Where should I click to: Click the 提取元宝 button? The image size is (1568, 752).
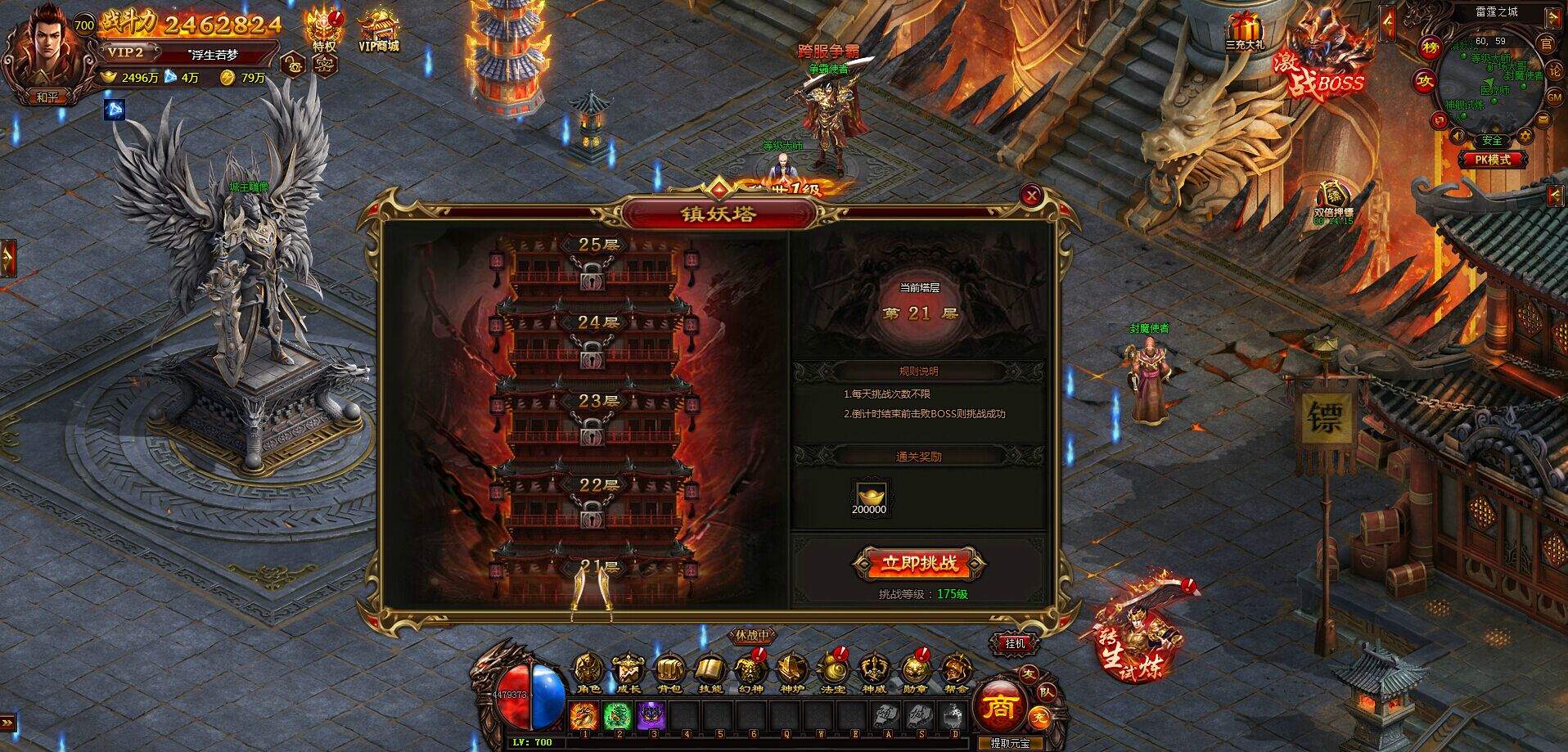tap(1010, 744)
